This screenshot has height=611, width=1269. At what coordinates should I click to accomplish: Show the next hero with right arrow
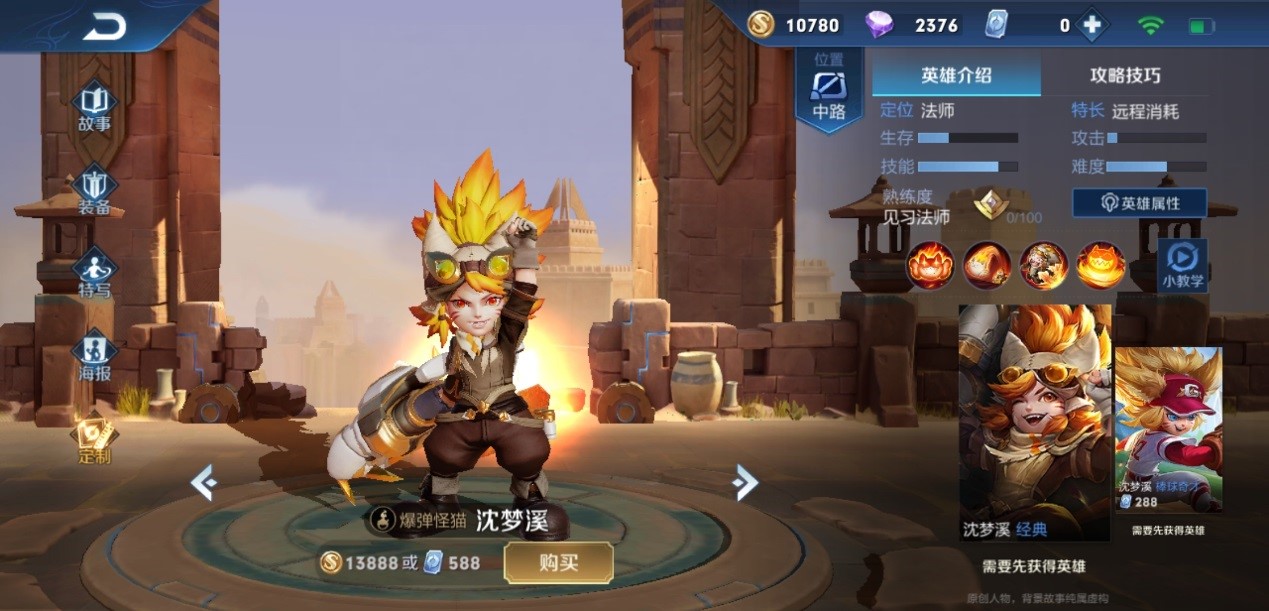tap(745, 483)
